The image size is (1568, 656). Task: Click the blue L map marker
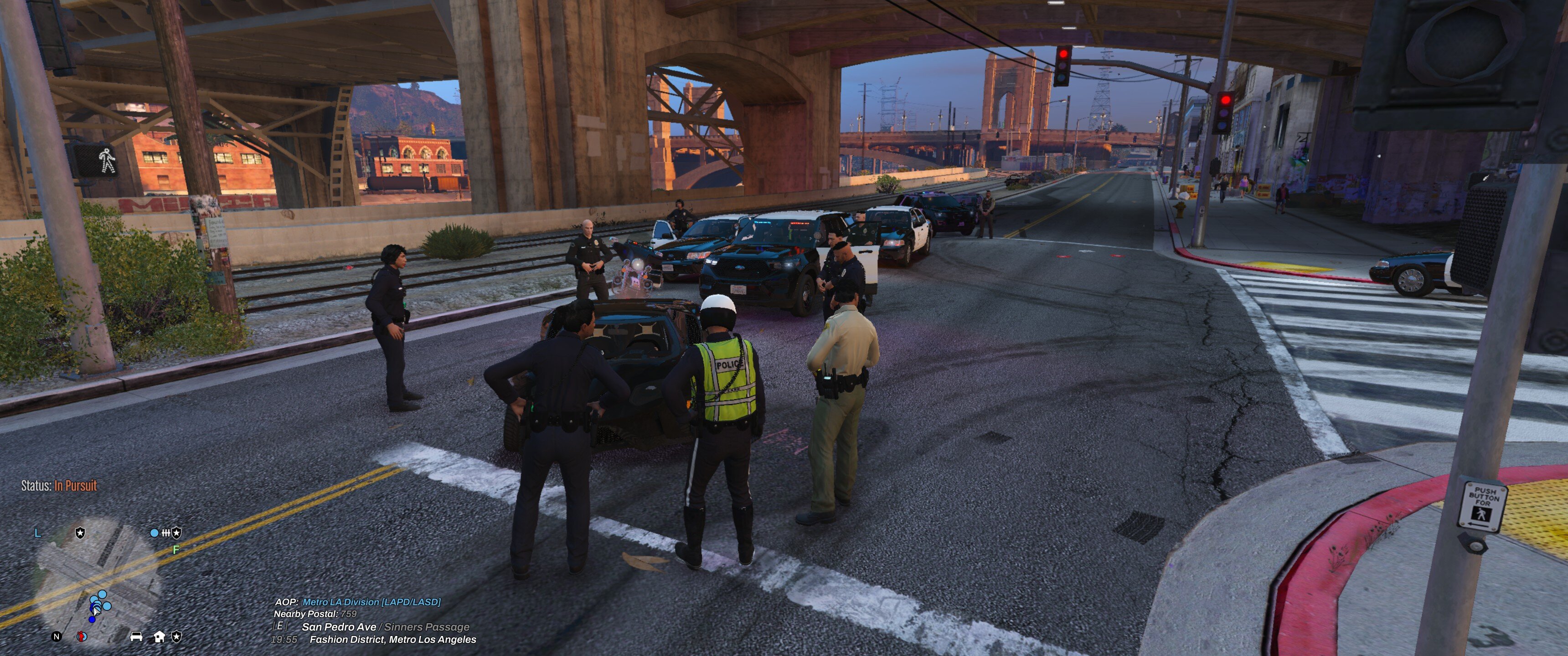38,533
